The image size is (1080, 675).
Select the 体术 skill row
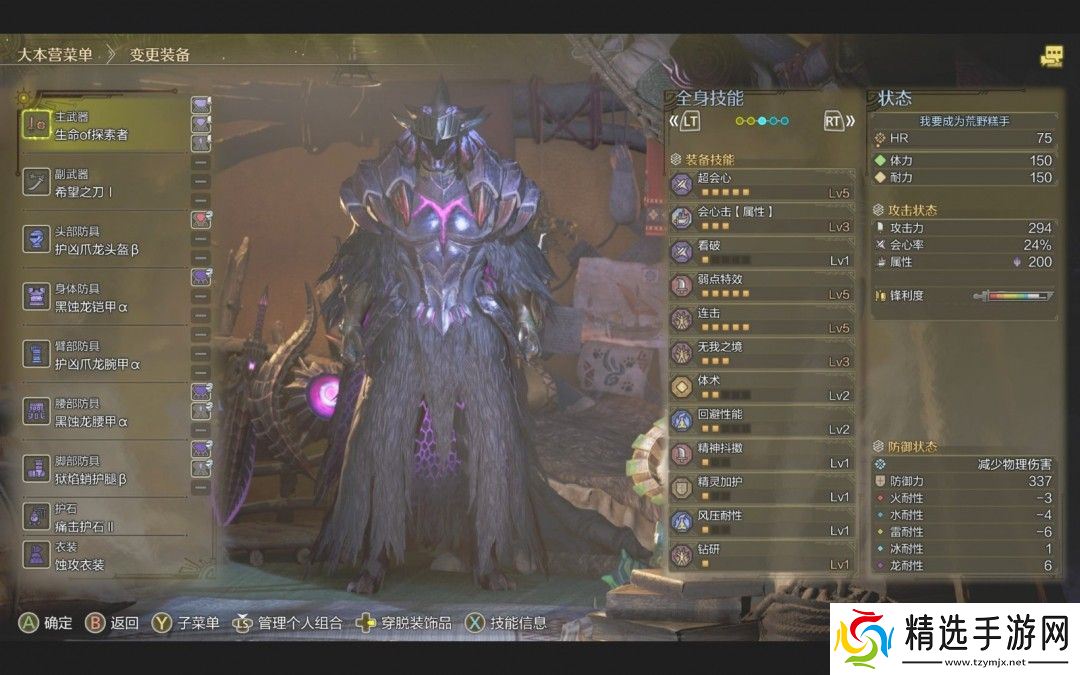[x=762, y=387]
